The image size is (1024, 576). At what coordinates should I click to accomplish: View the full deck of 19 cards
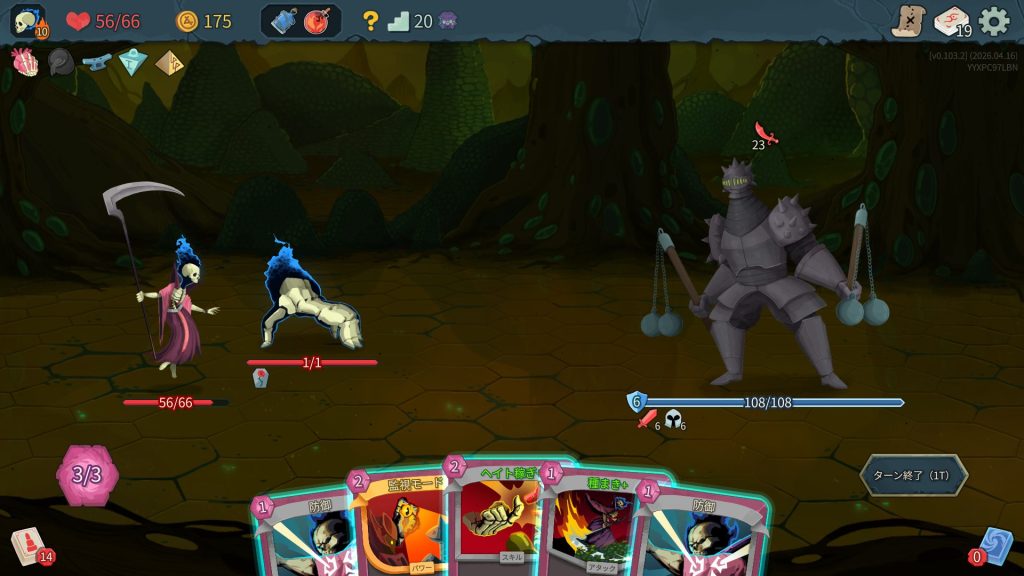point(951,21)
